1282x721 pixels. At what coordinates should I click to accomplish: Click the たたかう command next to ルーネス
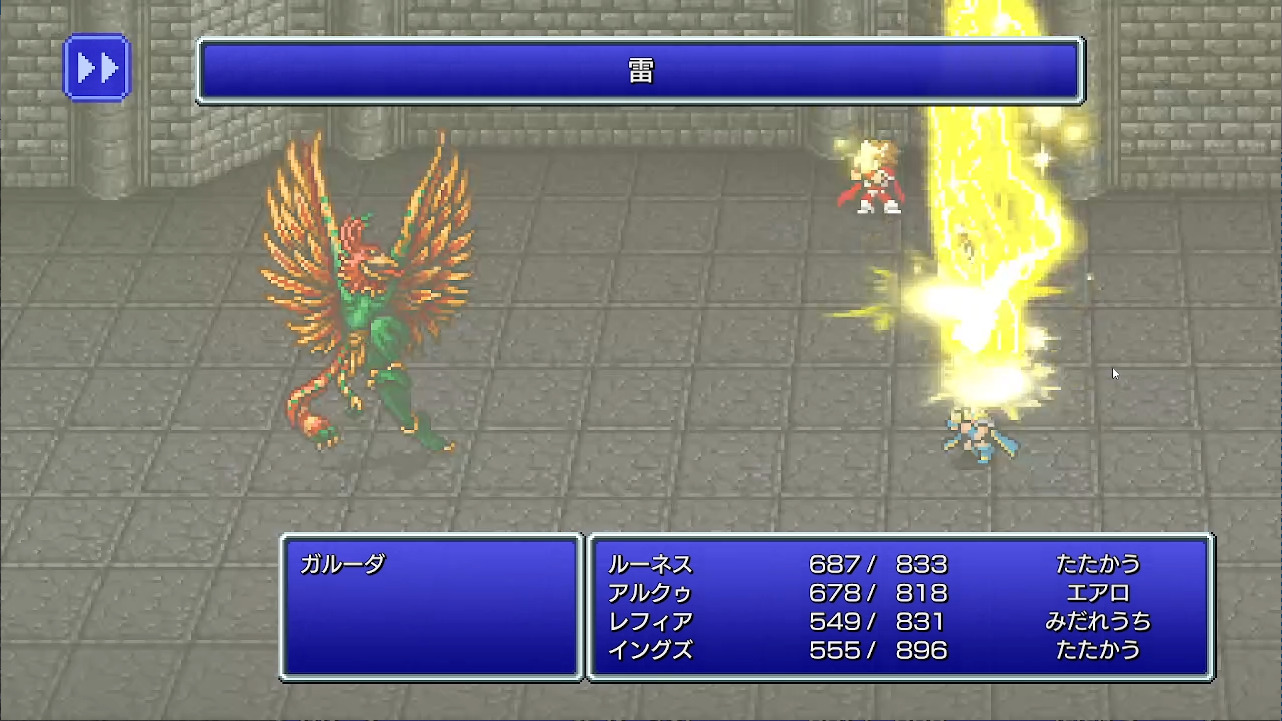[1098, 565]
